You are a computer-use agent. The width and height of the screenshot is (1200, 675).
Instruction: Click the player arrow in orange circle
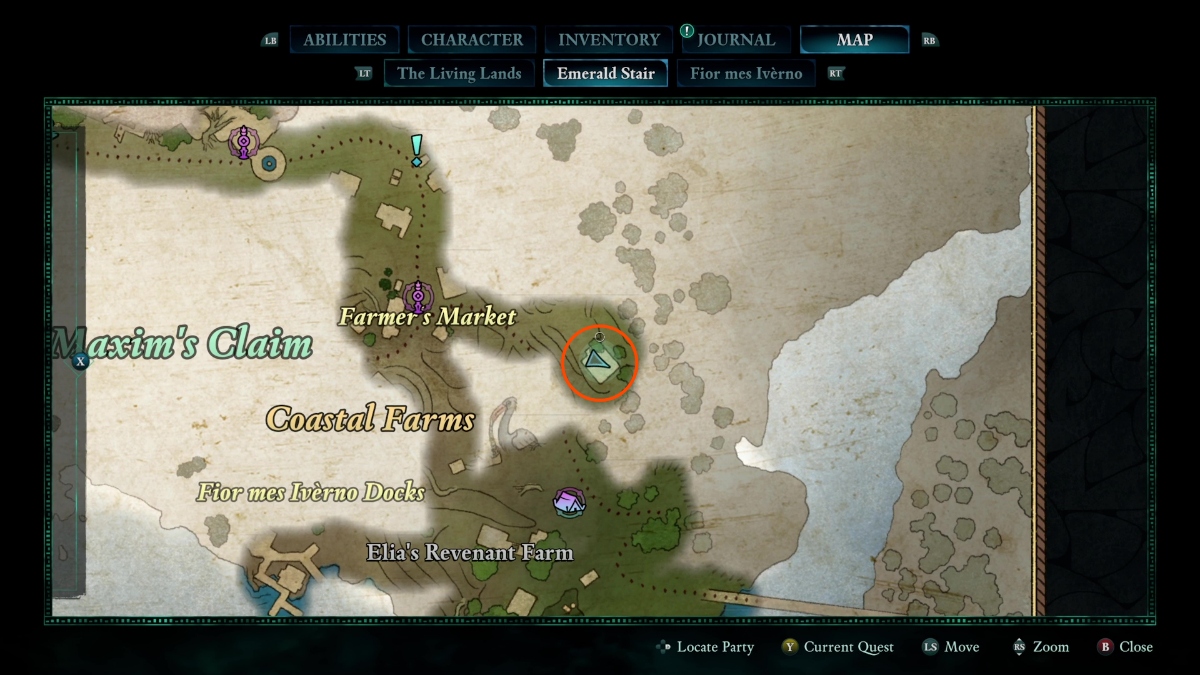click(598, 359)
